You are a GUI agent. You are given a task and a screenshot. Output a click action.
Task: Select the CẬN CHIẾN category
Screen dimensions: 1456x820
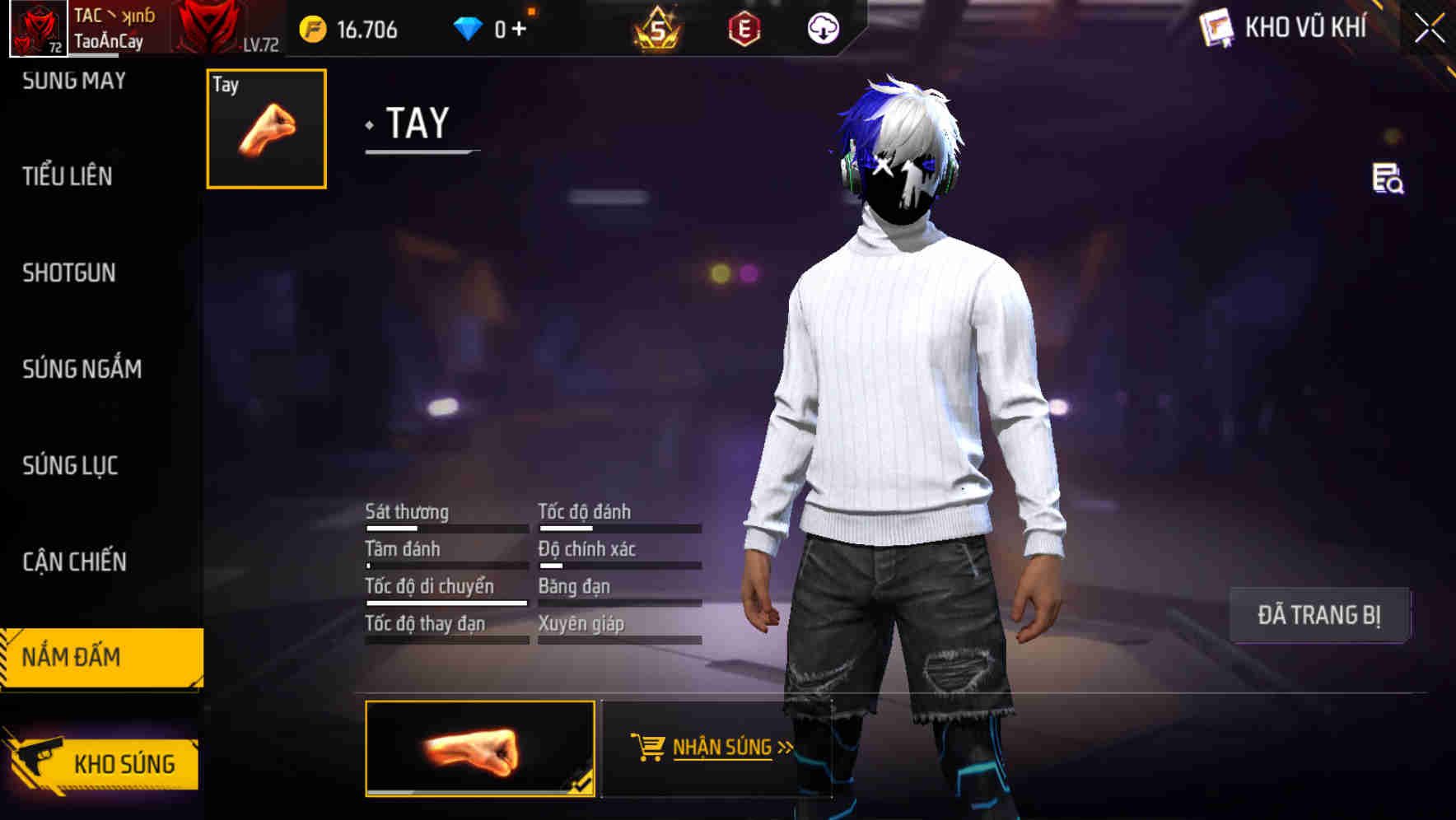pos(73,562)
